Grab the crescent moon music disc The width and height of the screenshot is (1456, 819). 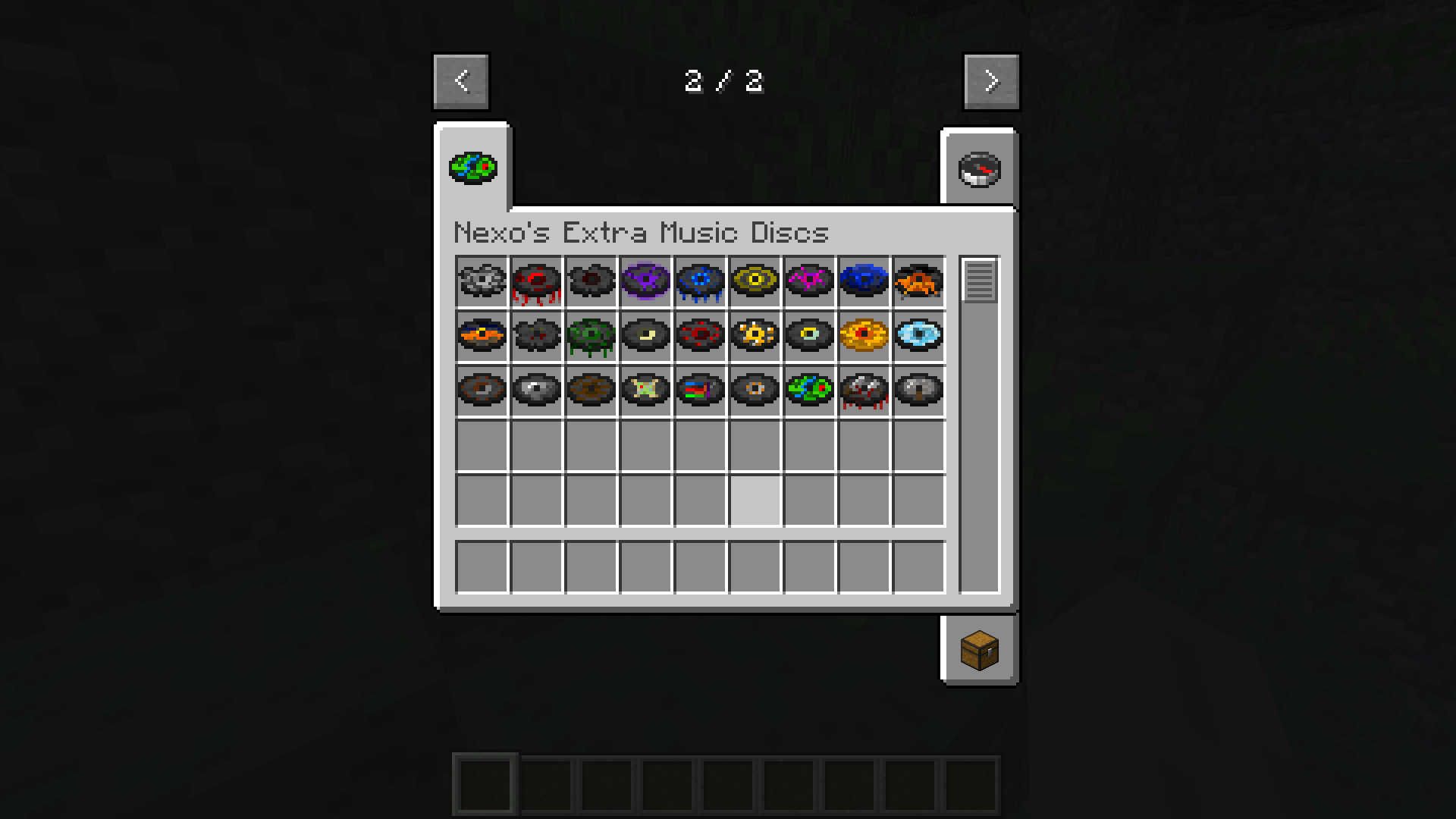tap(645, 336)
